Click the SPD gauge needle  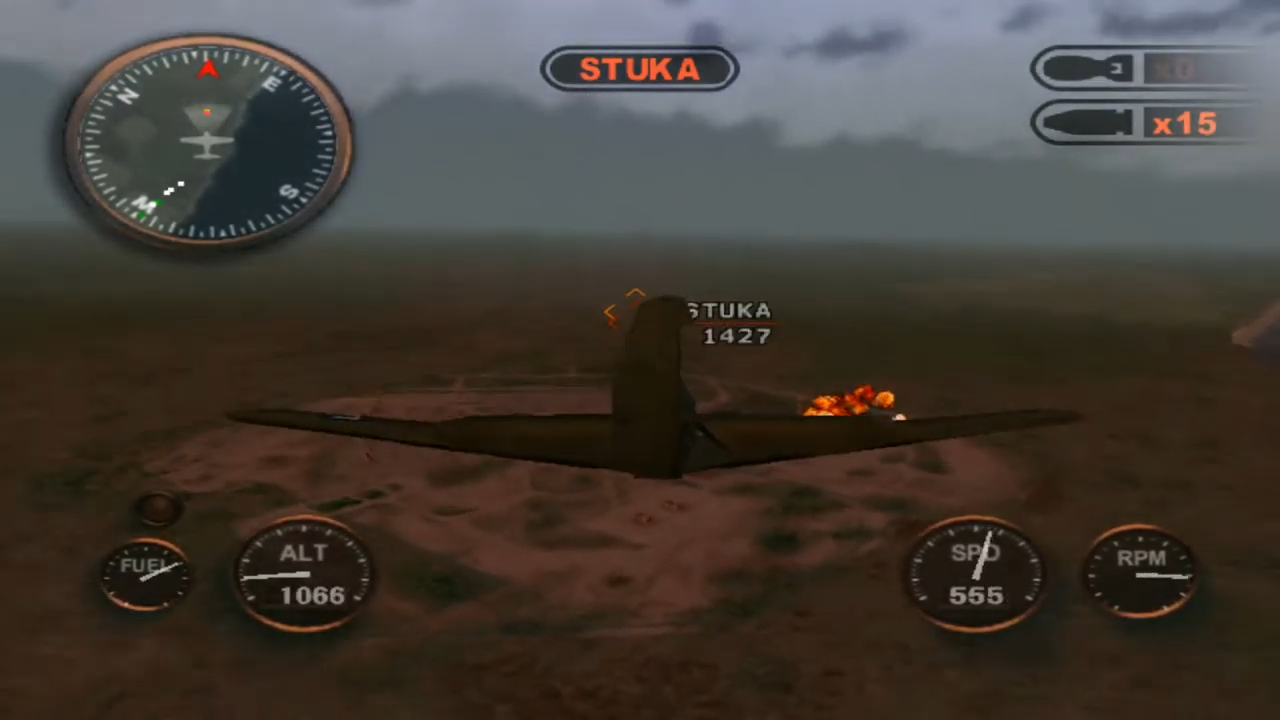tap(982, 555)
